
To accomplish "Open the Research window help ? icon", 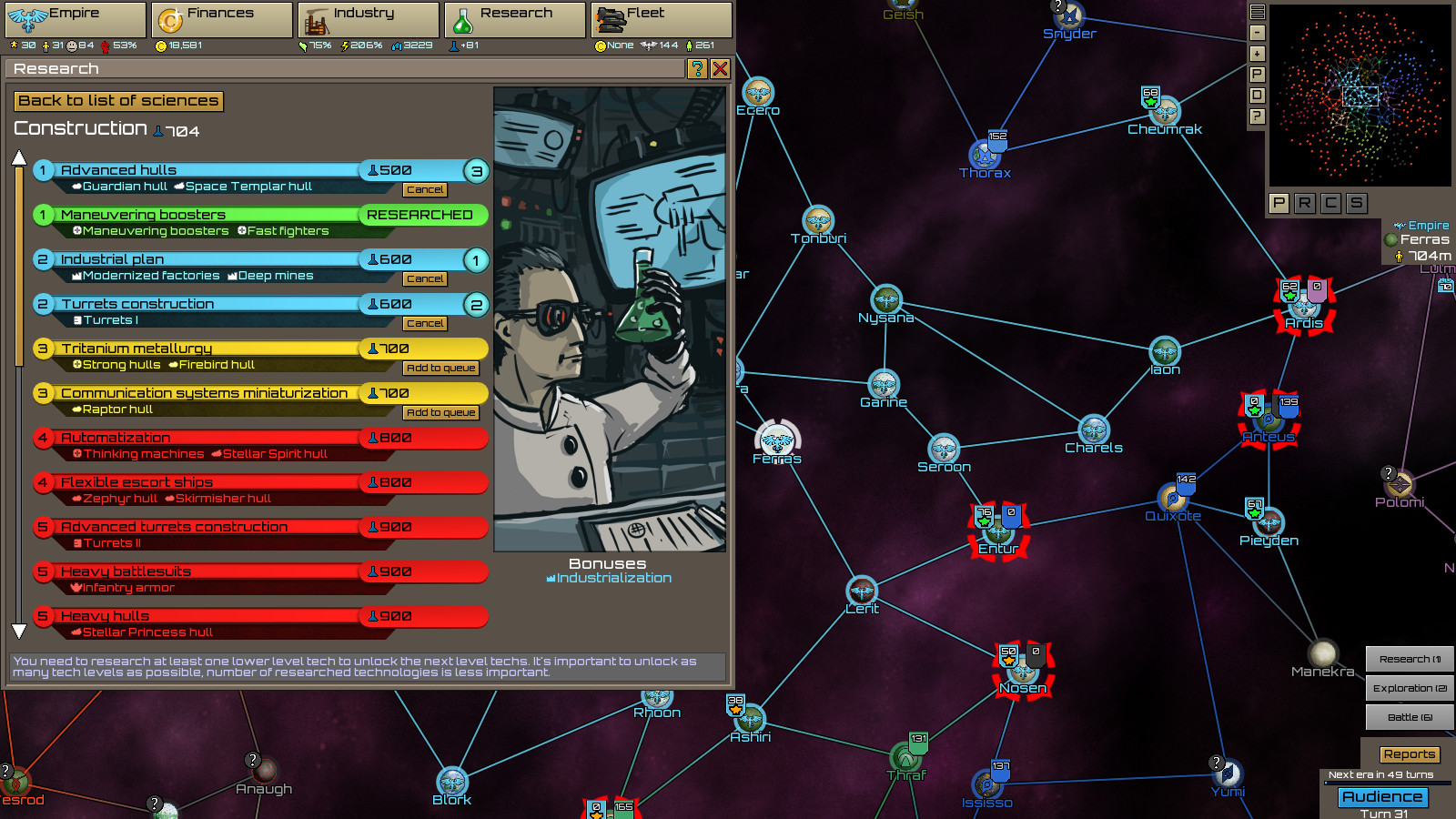I will [x=695, y=68].
